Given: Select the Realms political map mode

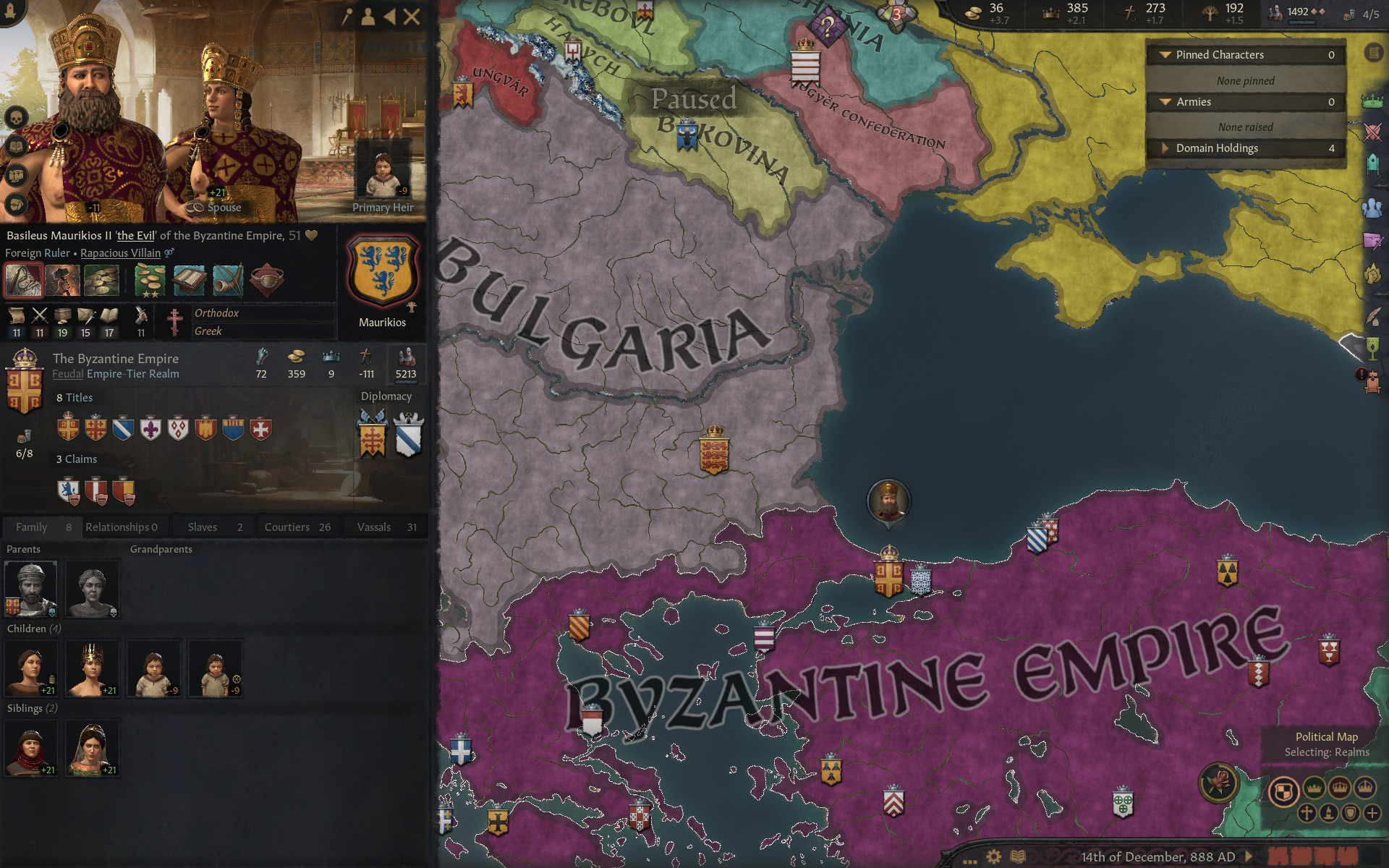Looking at the screenshot, I should point(1284,791).
